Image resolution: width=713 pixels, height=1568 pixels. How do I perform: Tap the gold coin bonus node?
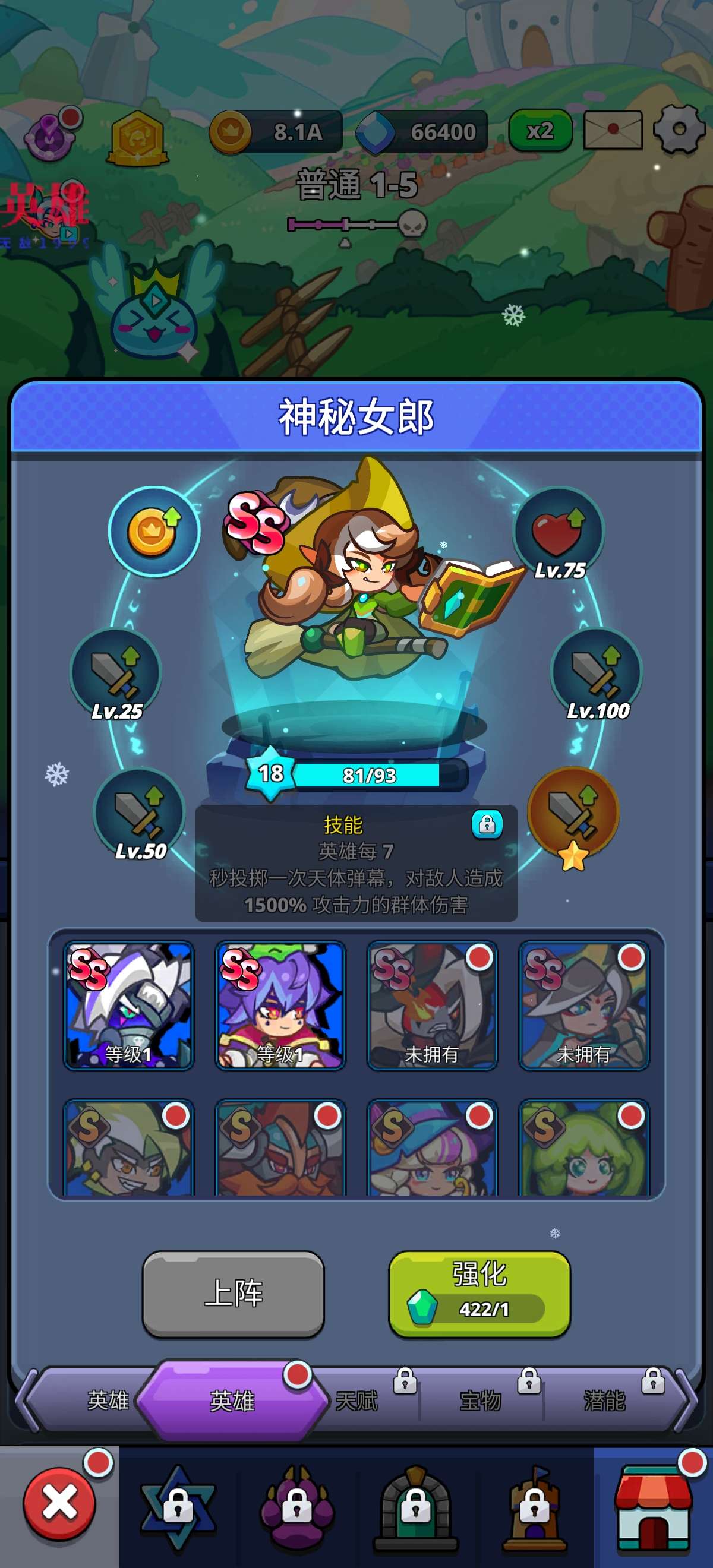coord(154,532)
